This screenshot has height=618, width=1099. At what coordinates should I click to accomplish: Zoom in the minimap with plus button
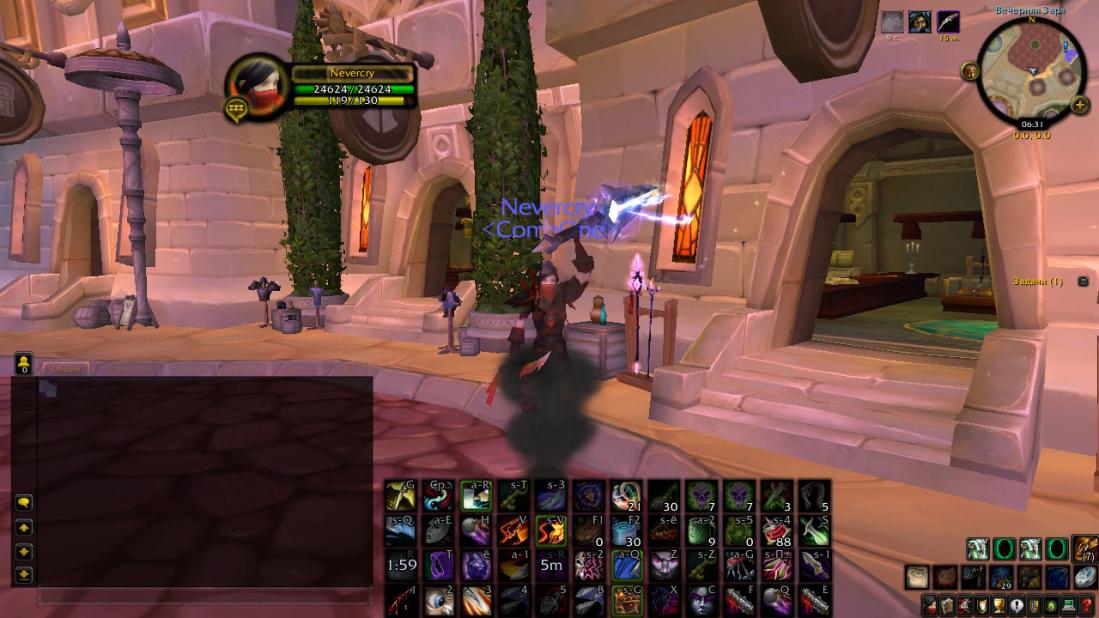click(1080, 104)
